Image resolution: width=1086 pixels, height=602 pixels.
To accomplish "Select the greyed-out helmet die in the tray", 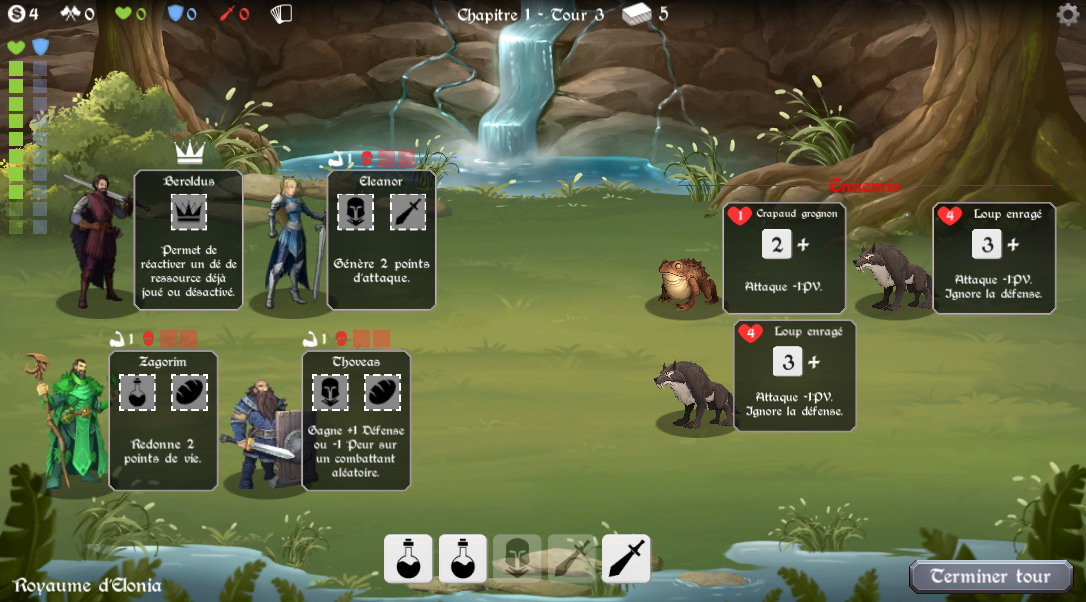I will (517, 558).
